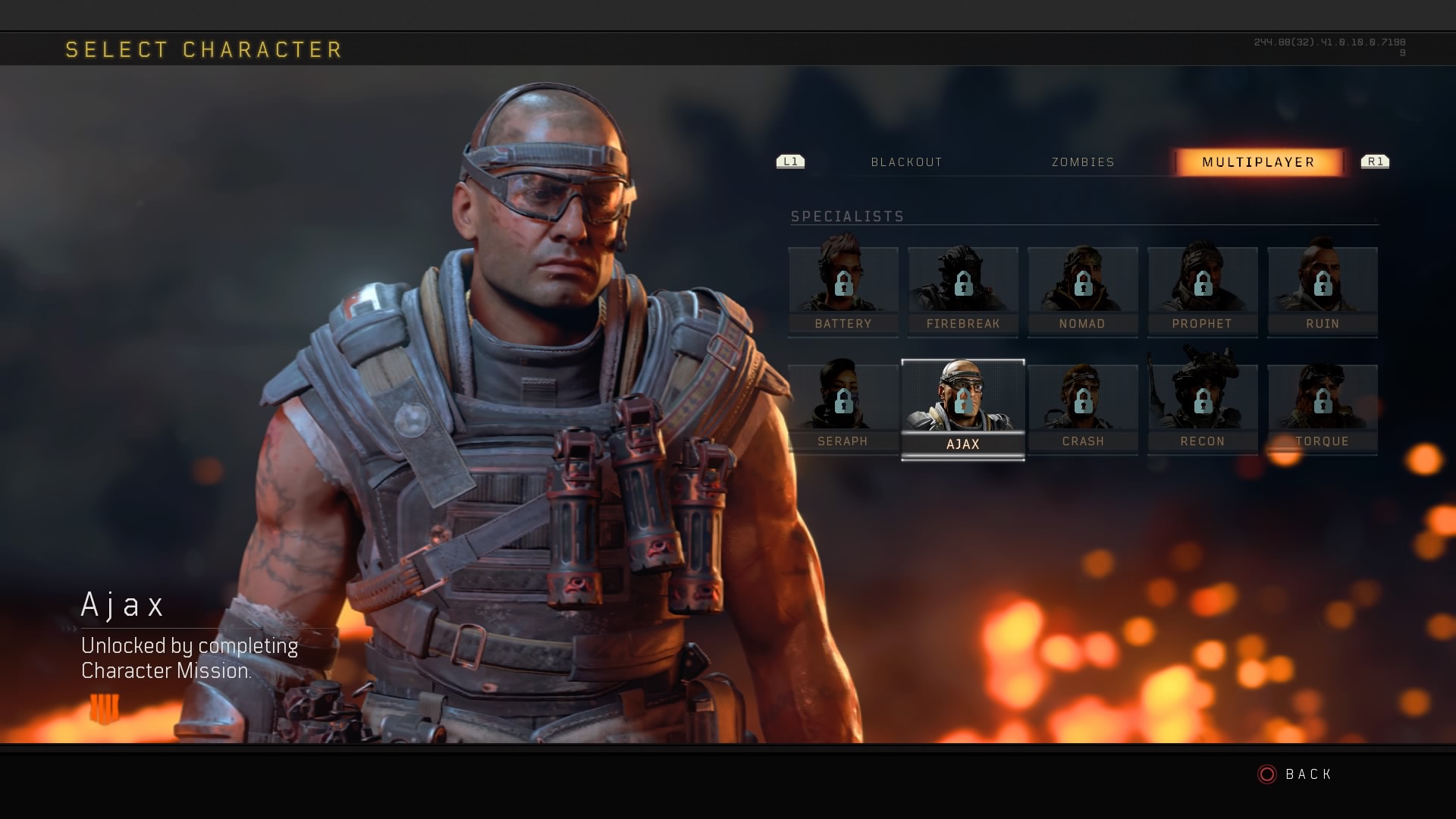Choose the Crash specialist tile
1456x819 pixels.
click(1083, 409)
